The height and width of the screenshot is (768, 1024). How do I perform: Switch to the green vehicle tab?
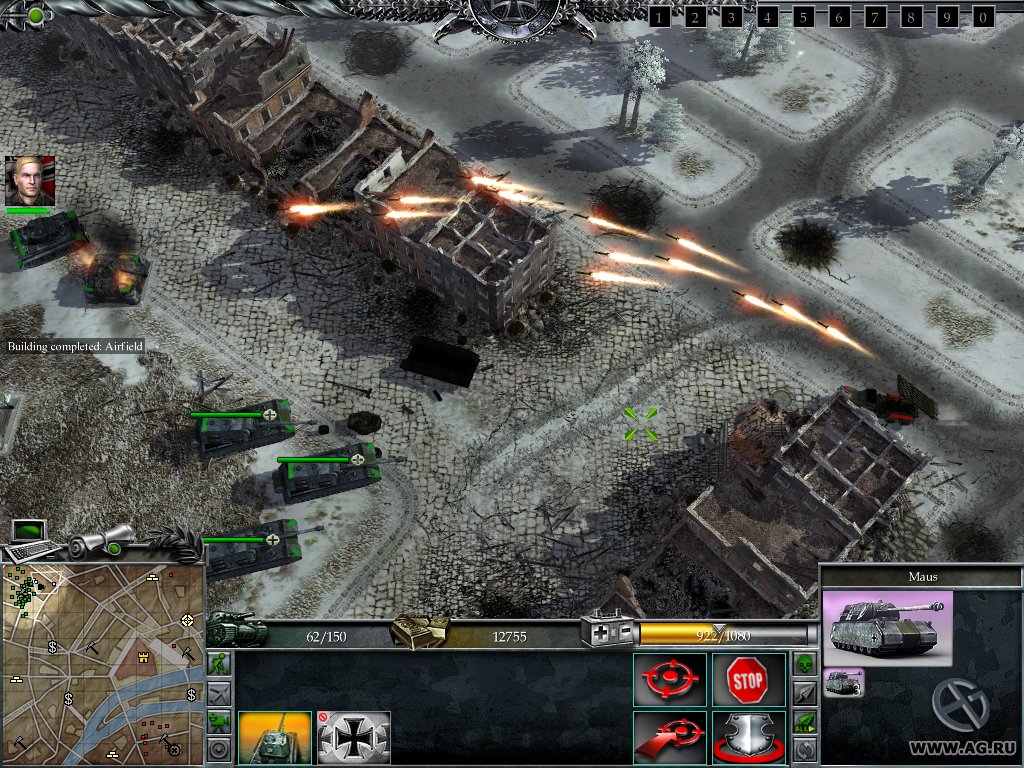coord(218,720)
